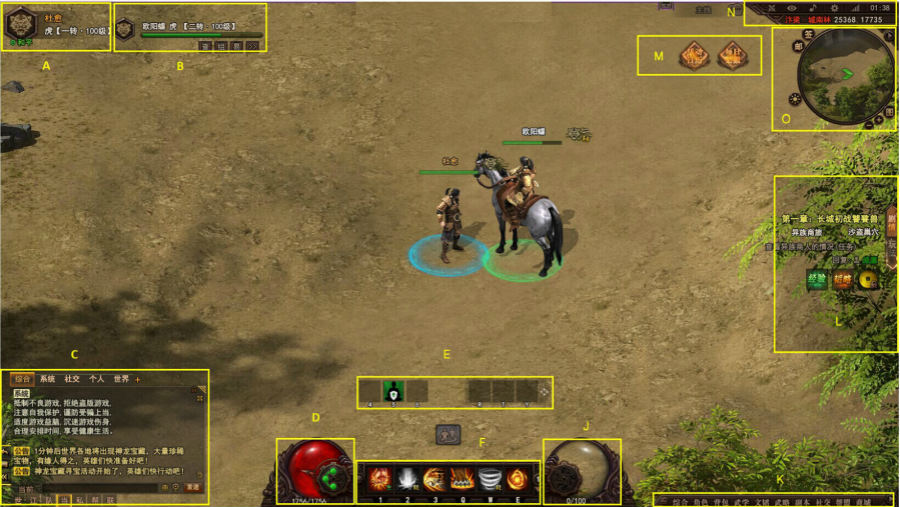
Task: Open the gear settings icon in the top bar
Action: click(x=835, y=8)
